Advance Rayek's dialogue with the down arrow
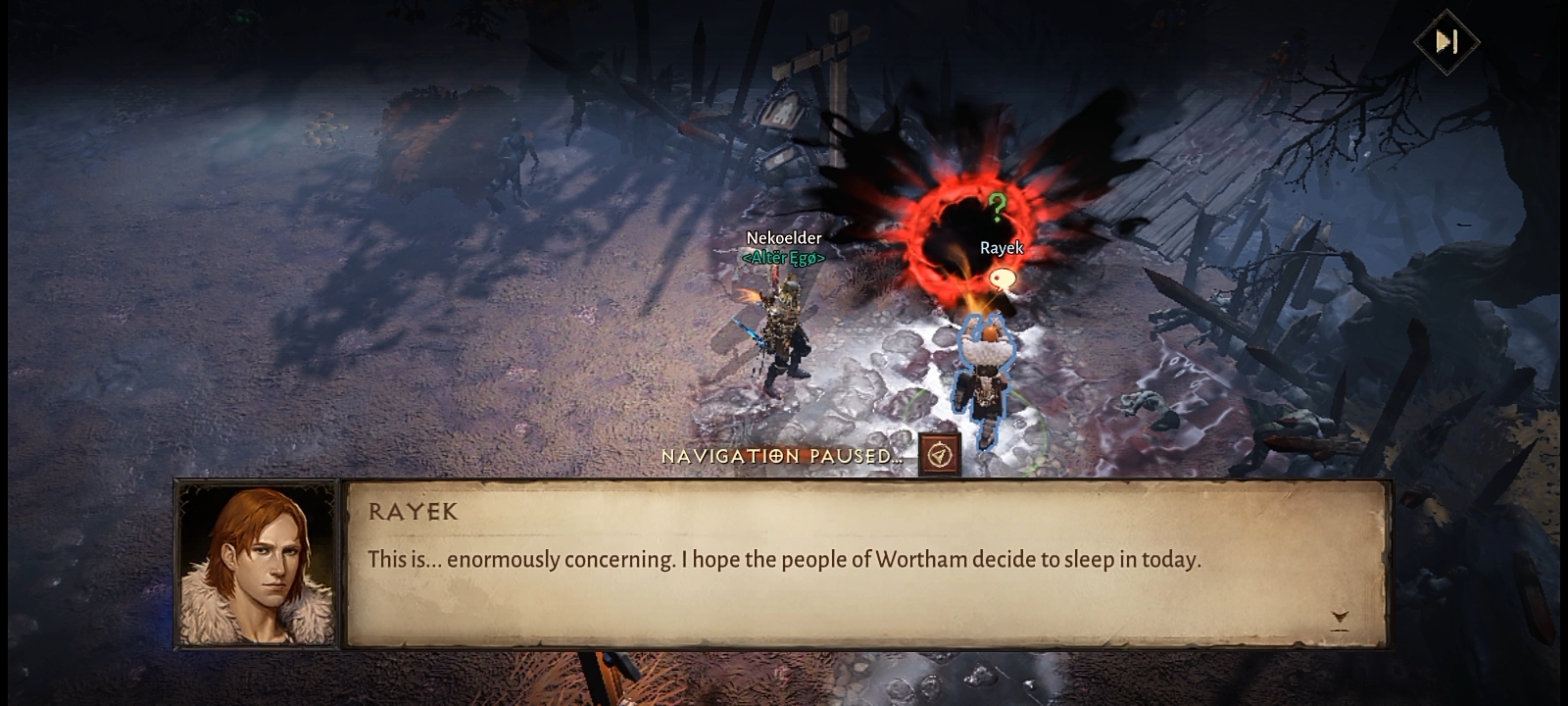This screenshot has height=706, width=1568. click(x=1339, y=618)
